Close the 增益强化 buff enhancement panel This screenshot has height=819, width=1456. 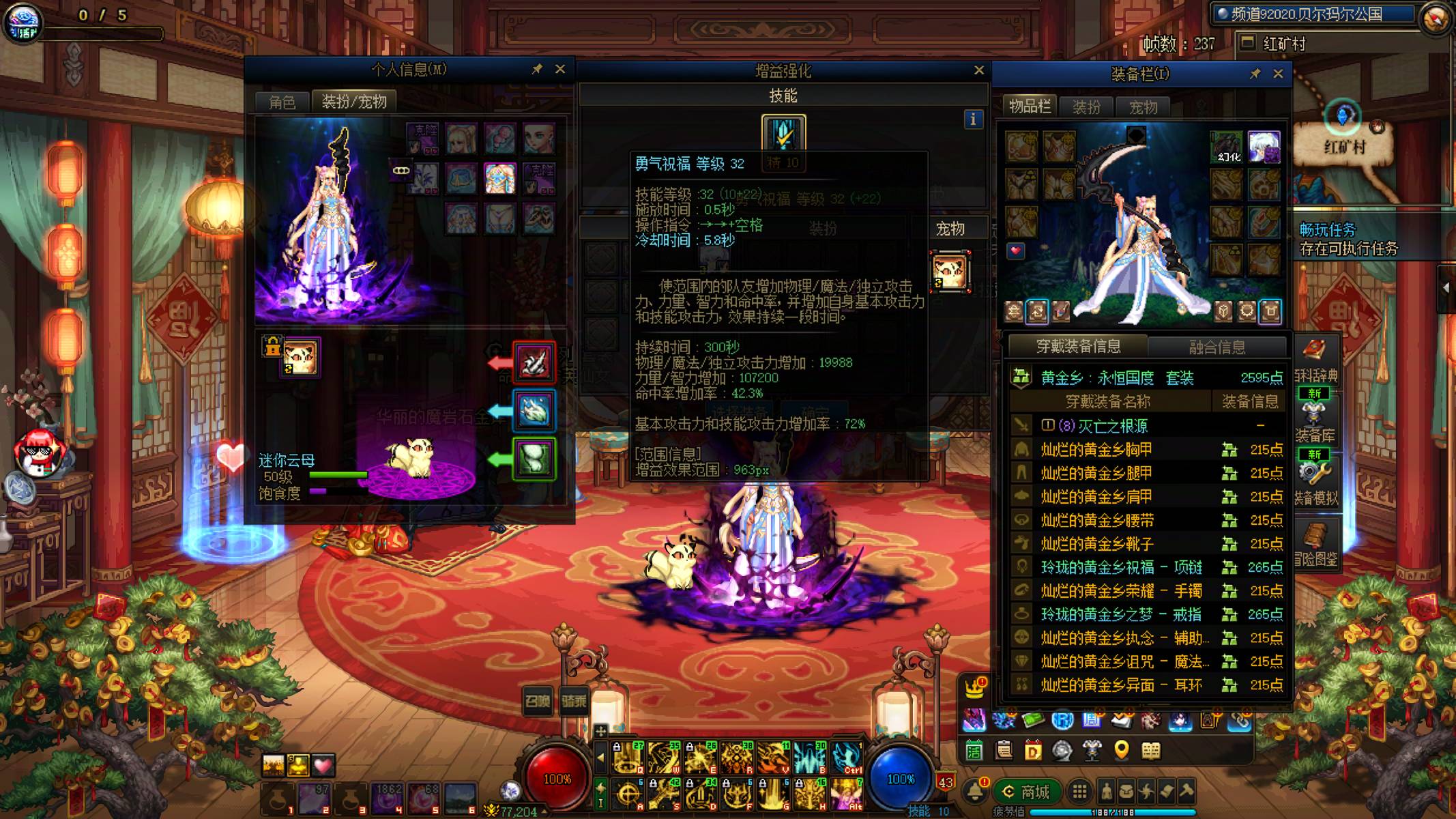click(979, 70)
